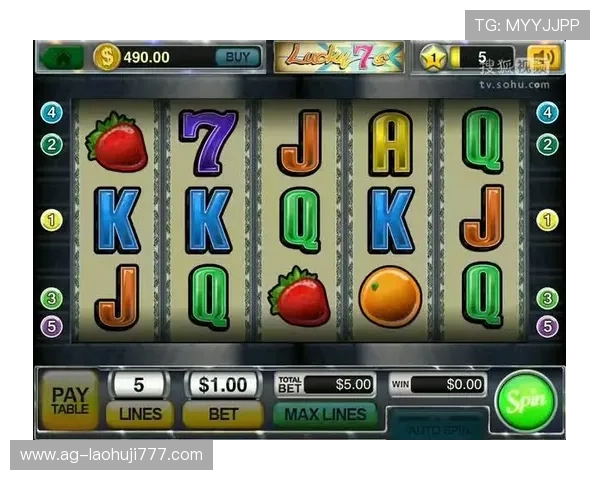Open the Pay Table

[x=70, y=399]
